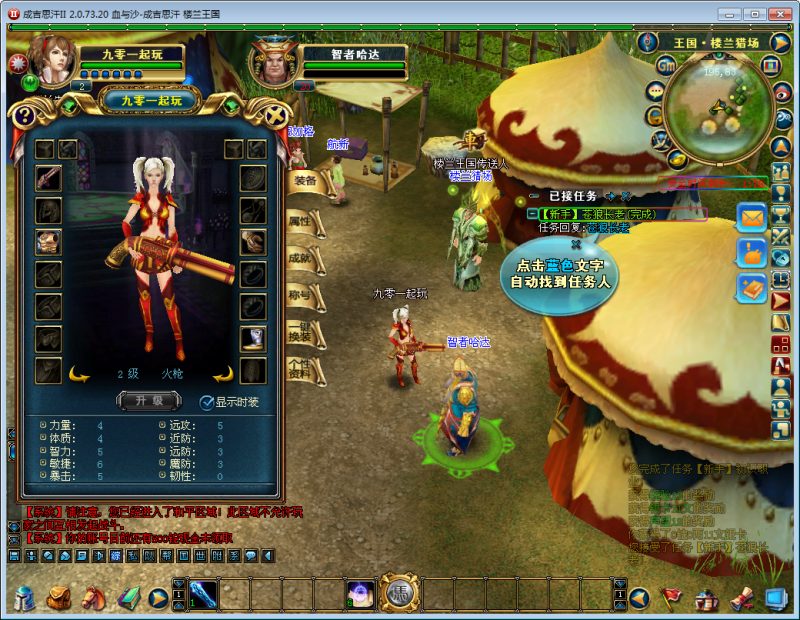Activate the blue crystal skill in hotbar

[203, 594]
